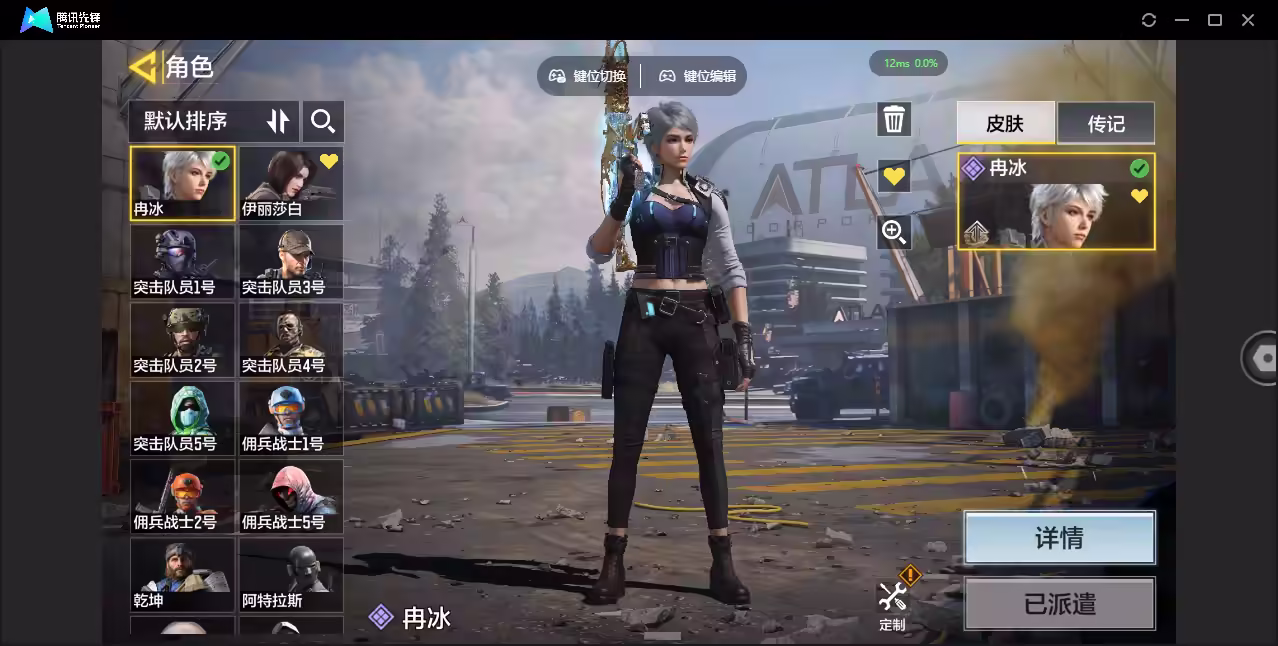Choose the 突击队员4号 character
Image resolution: width=1278 pixels, height=646 pixels.
tap(291, 340)
